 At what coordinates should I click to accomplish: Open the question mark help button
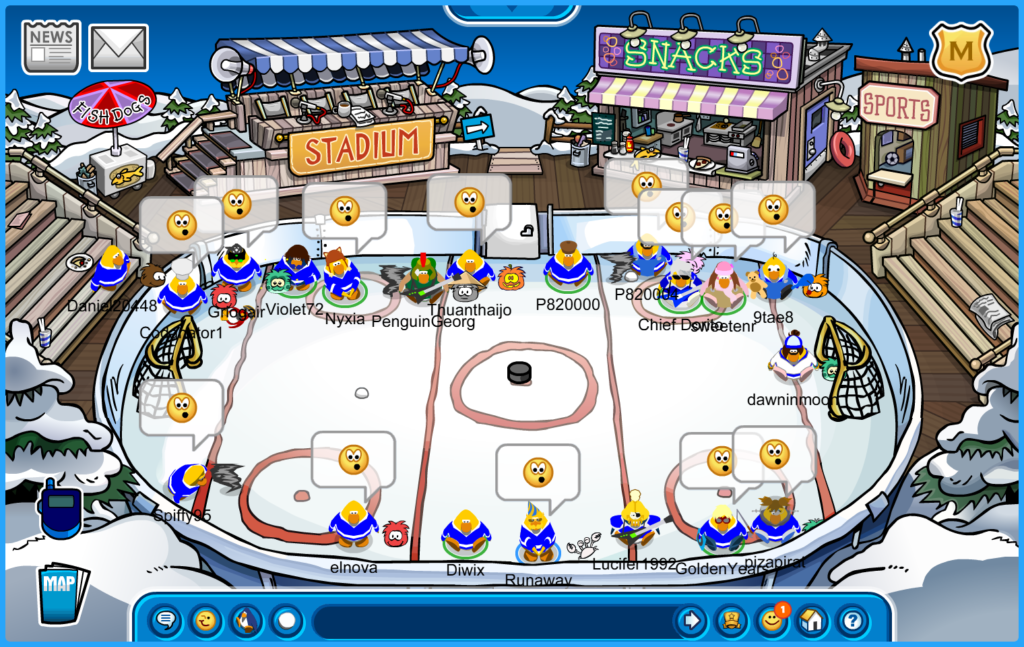coord(852,621)
